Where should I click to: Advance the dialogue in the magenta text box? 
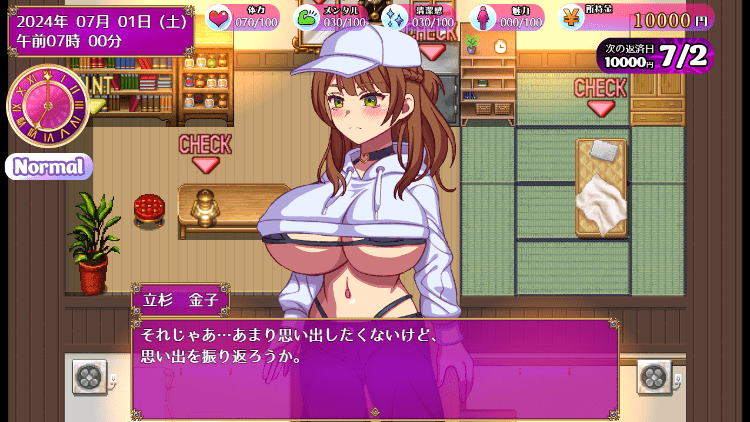click(374, 365)
